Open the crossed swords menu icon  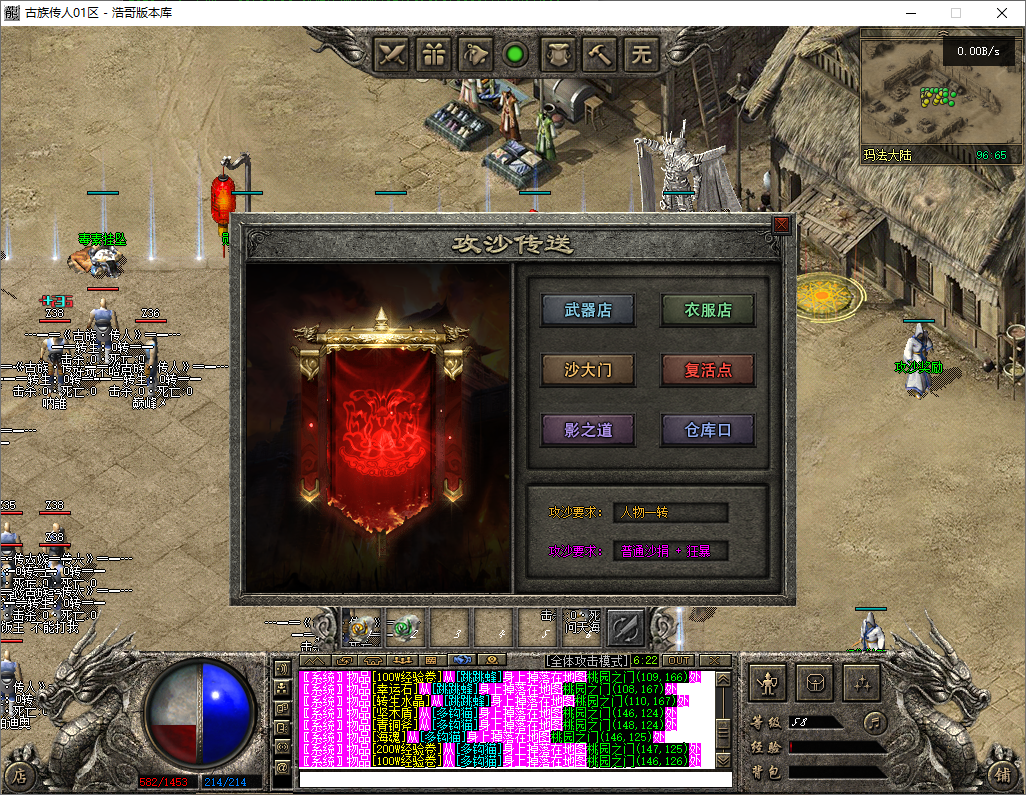coord(393,53)
